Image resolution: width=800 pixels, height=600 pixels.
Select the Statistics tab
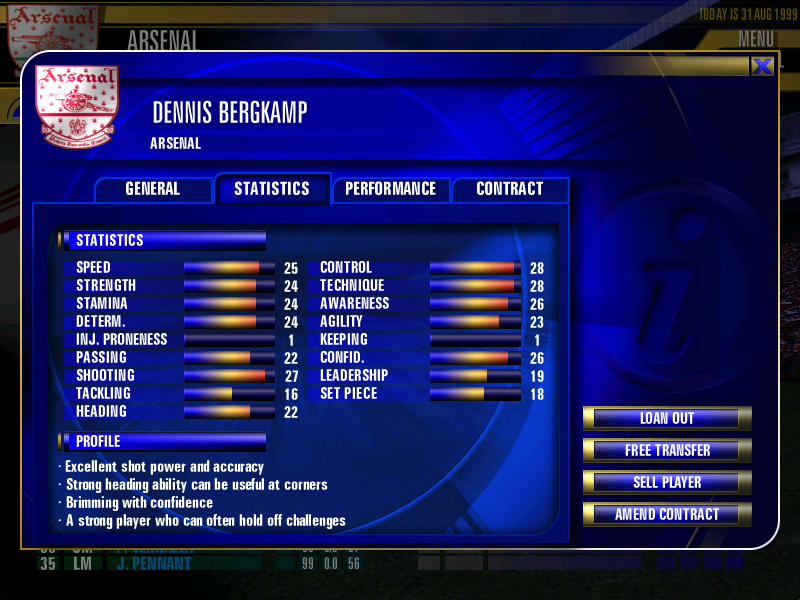(x=271, y=189)
